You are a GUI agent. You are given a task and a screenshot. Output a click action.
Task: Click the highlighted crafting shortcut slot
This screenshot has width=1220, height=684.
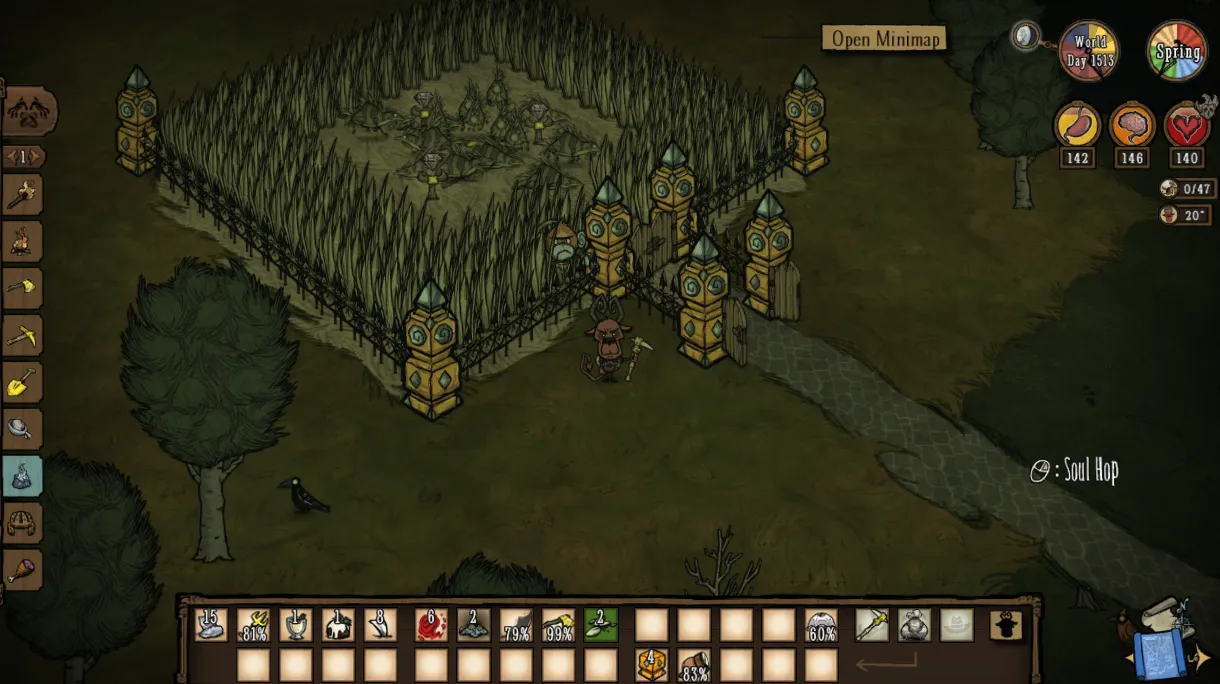(23, 477)
